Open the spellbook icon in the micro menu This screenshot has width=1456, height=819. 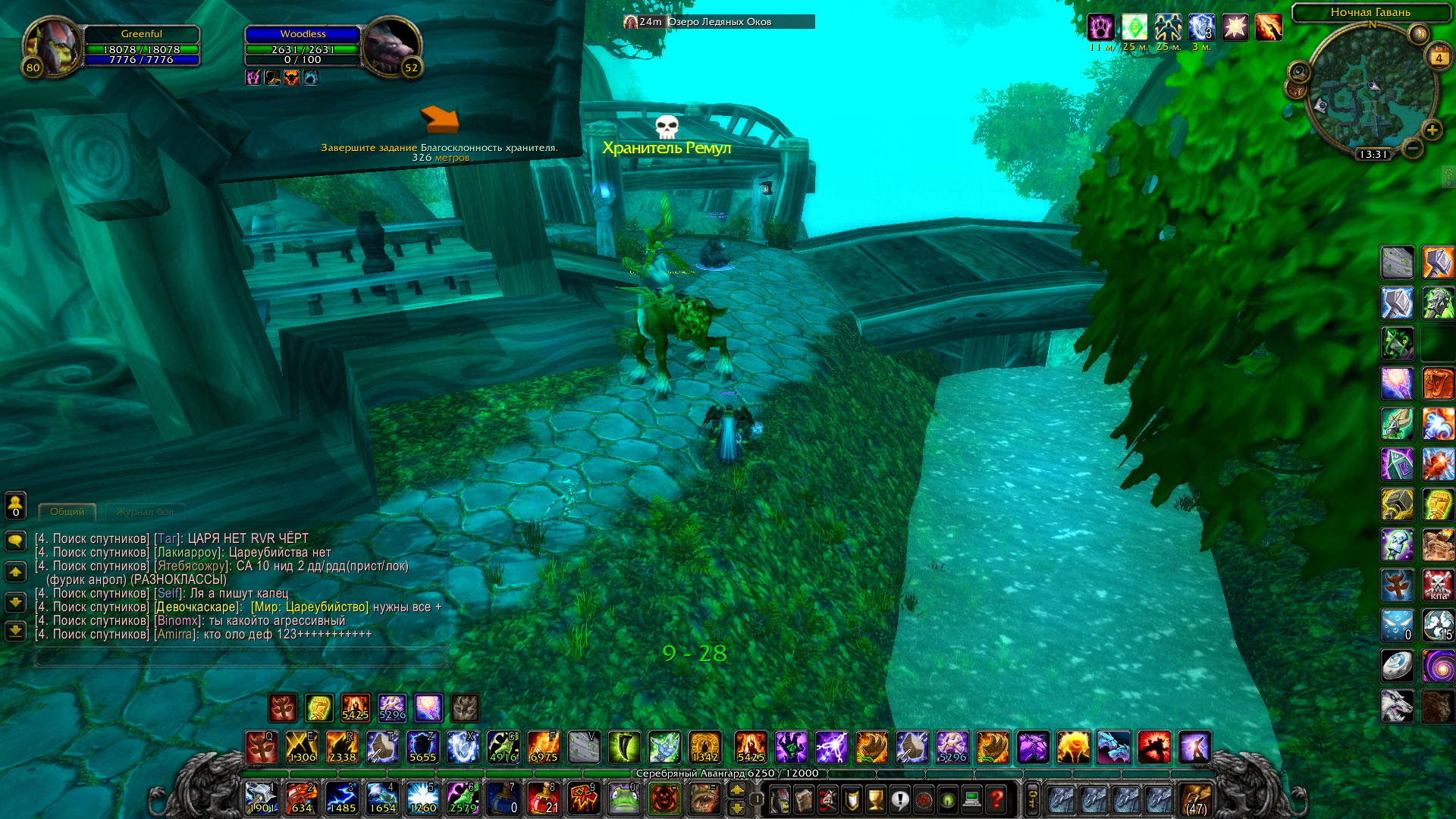pyautogui.click(x=805, y=802)
